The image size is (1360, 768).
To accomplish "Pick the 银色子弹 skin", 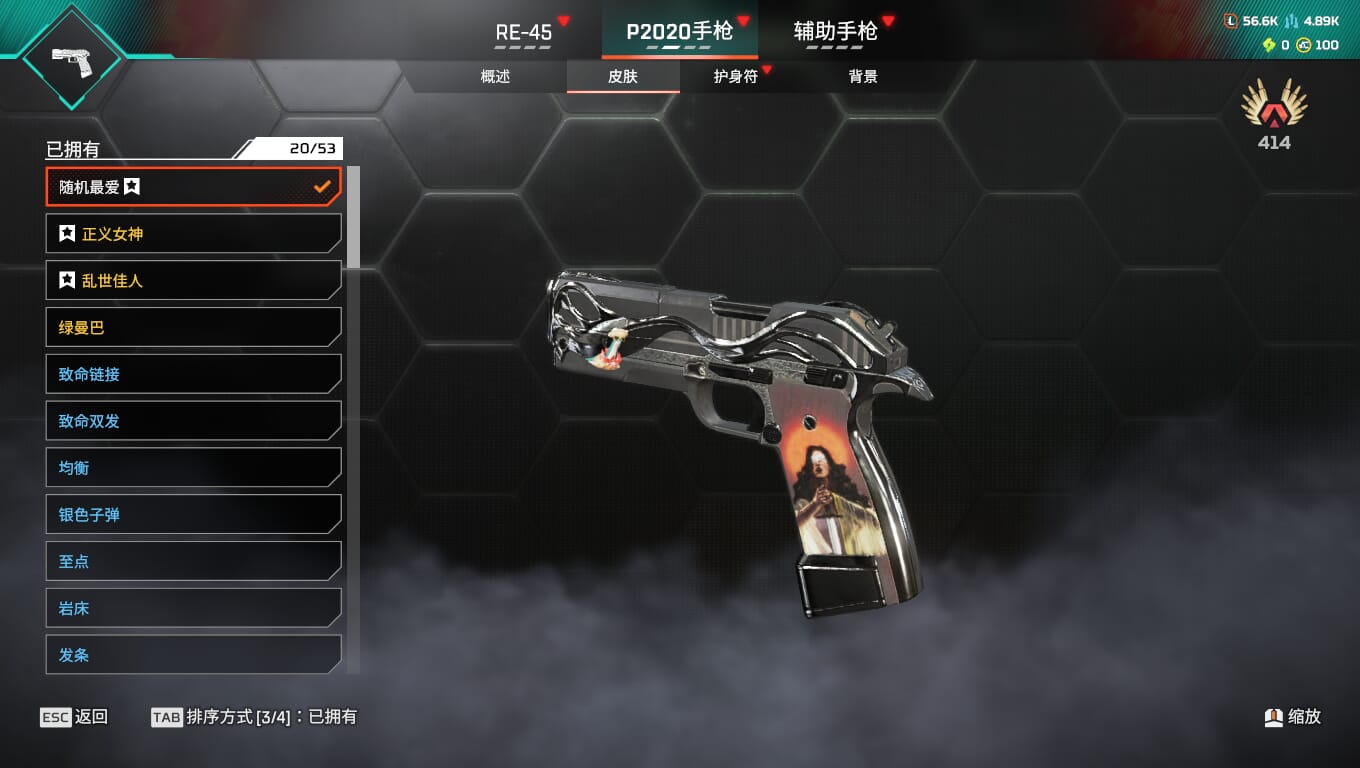I will [193, 515].
